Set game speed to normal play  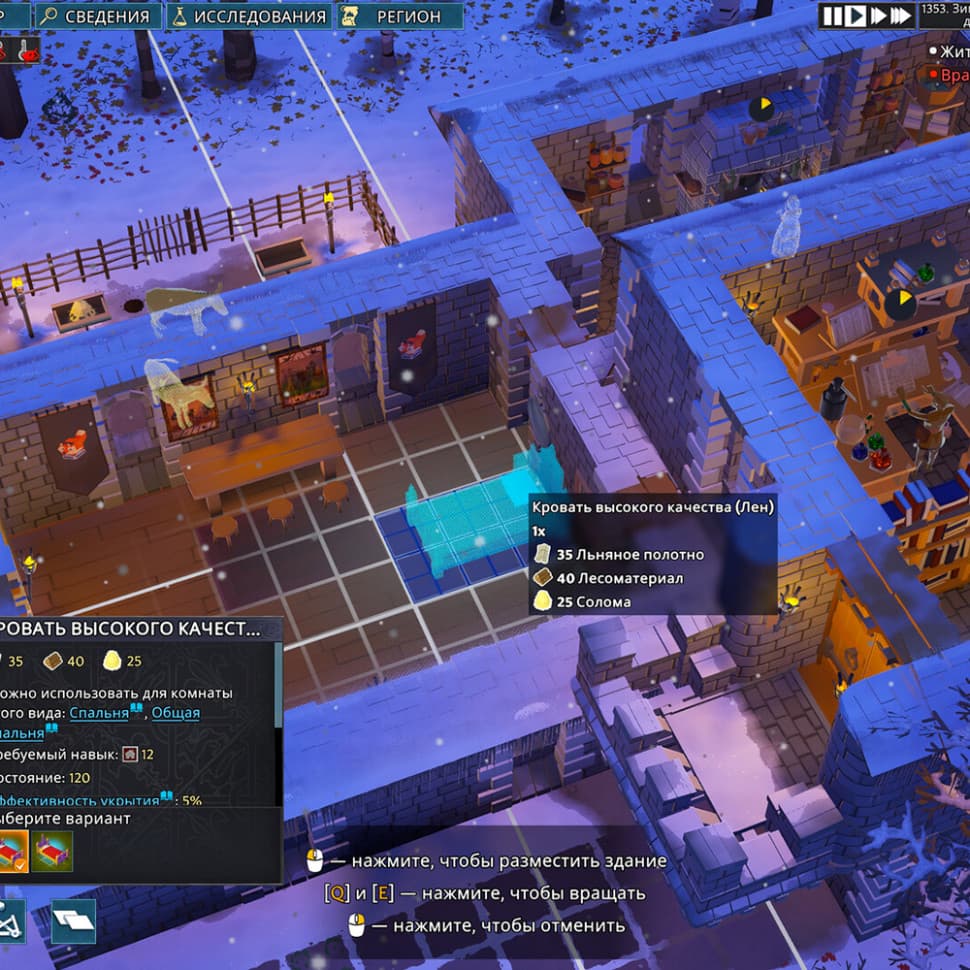tap(855, 15)
